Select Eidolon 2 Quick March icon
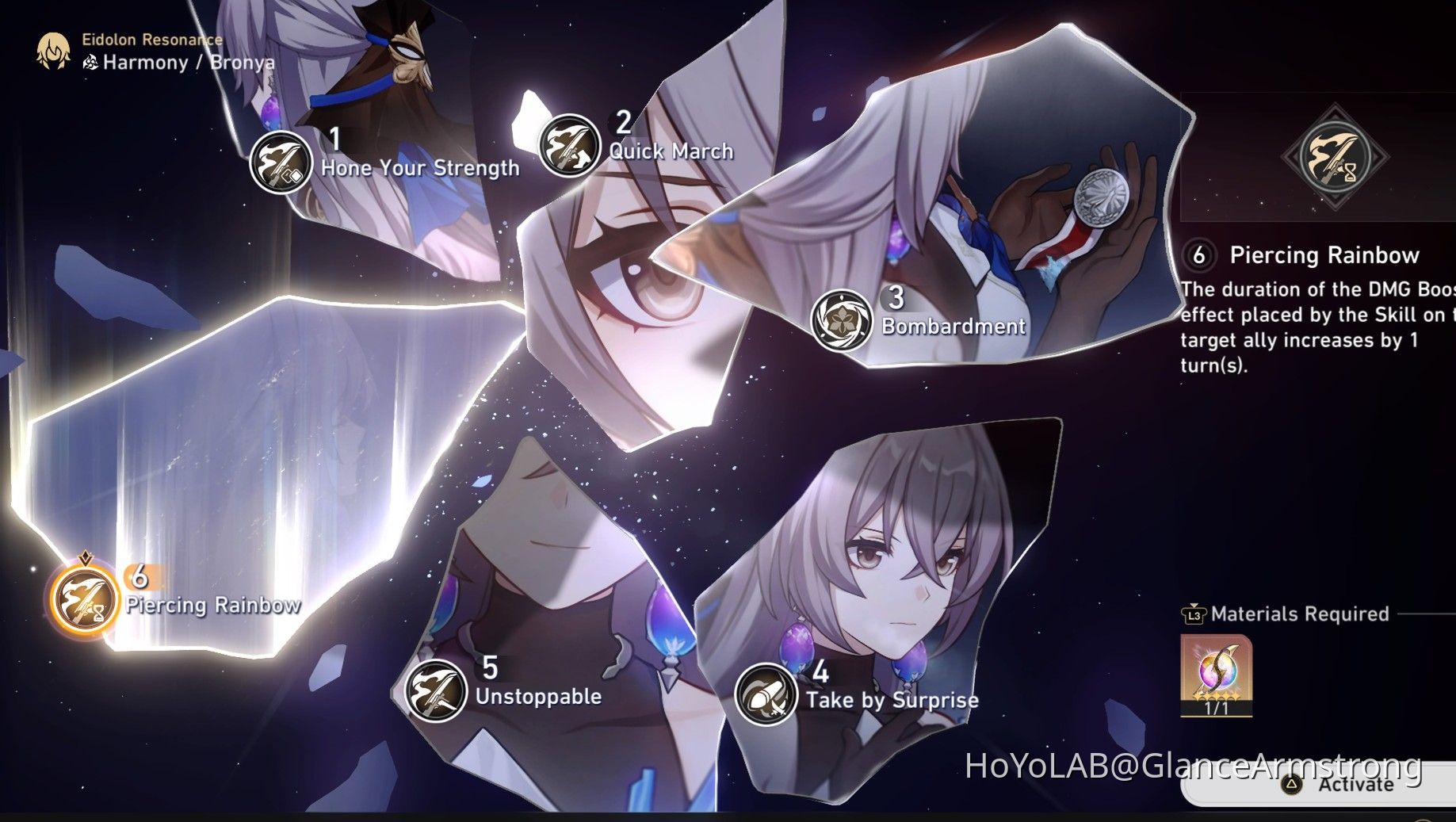Viewport: 1456px width, 822px height. tap(568, 144)
